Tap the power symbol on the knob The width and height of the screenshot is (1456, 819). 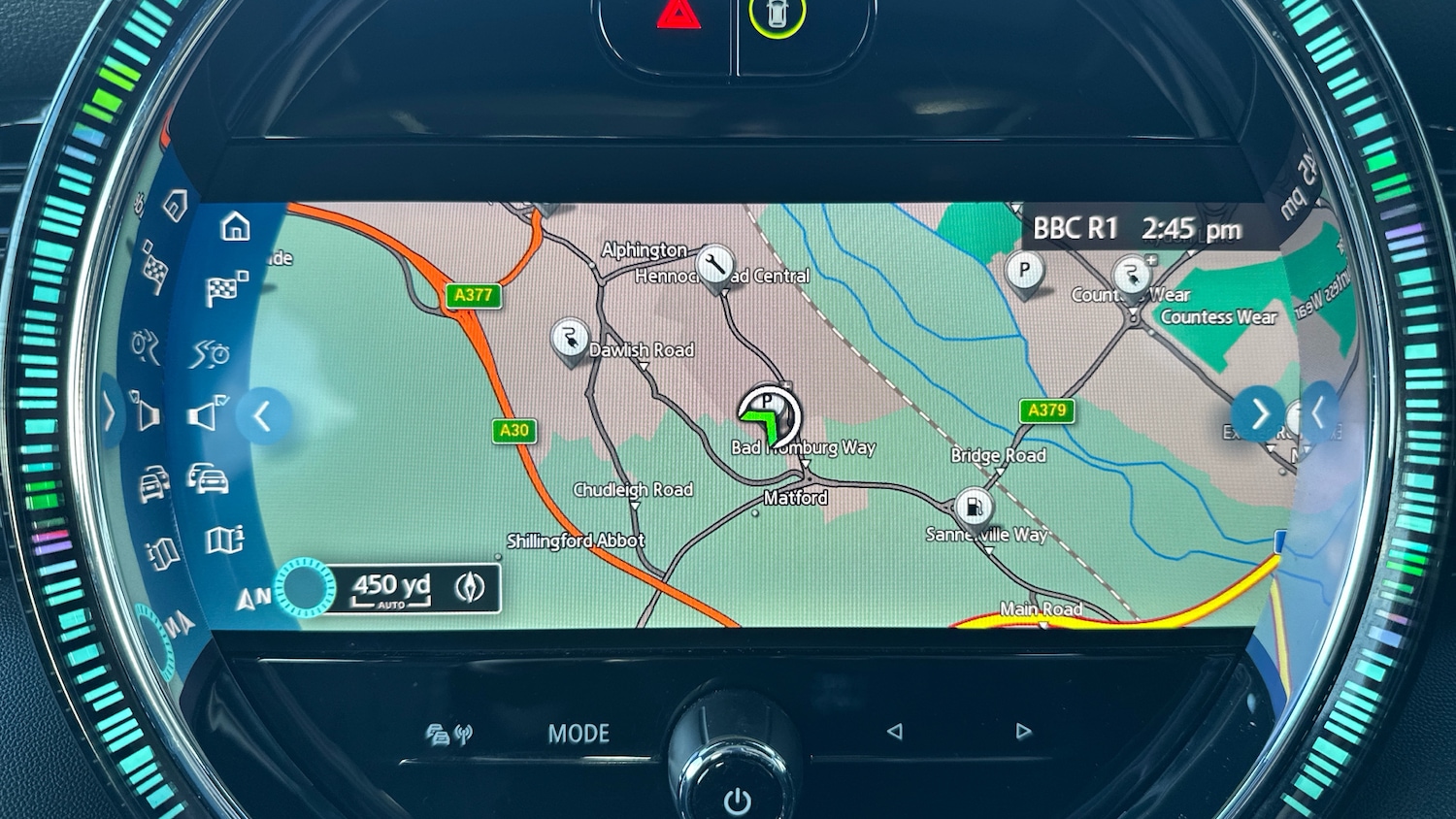point(737,802)
